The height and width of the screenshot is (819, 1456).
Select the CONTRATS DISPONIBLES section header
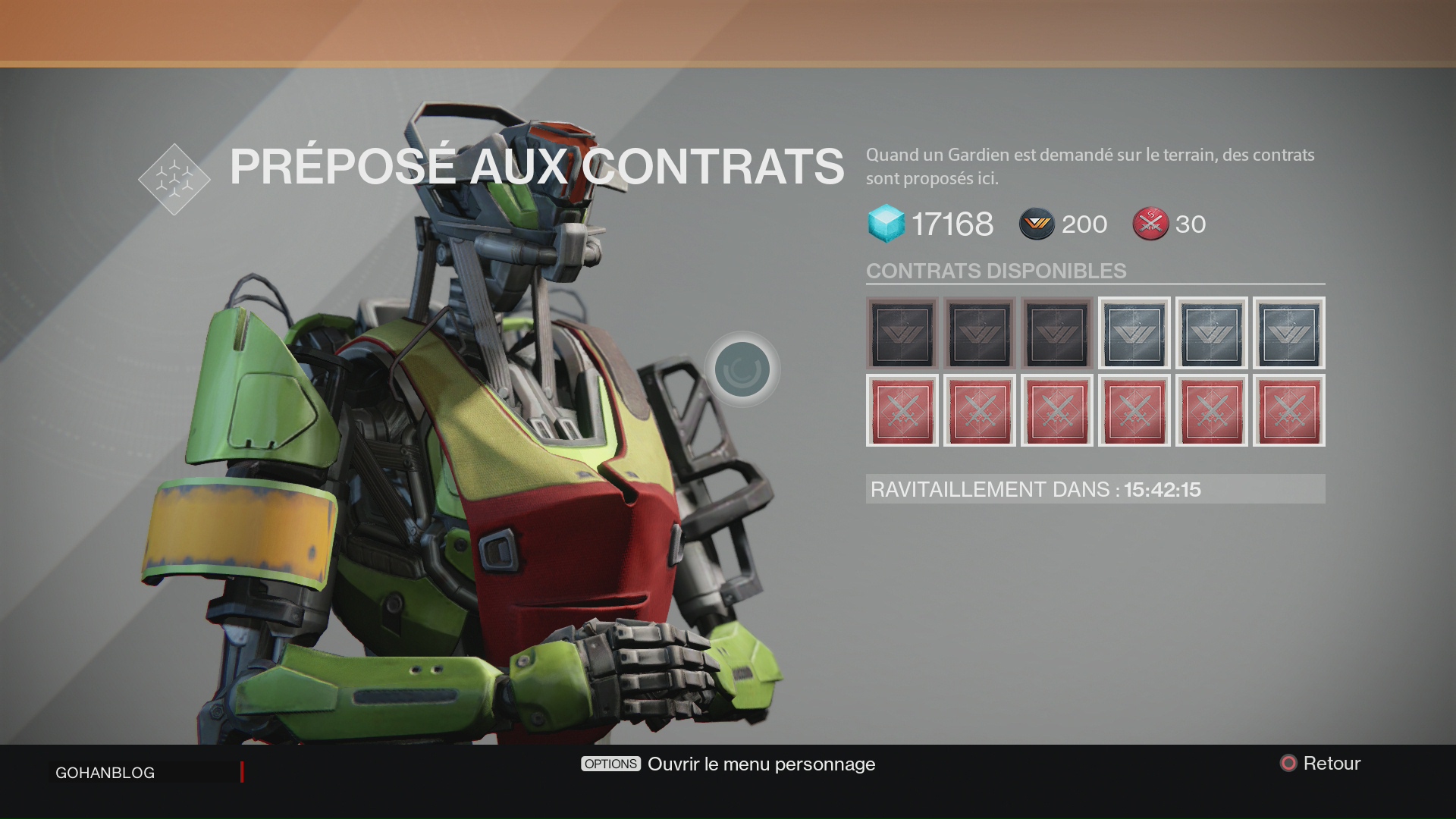tap(995, 271)
